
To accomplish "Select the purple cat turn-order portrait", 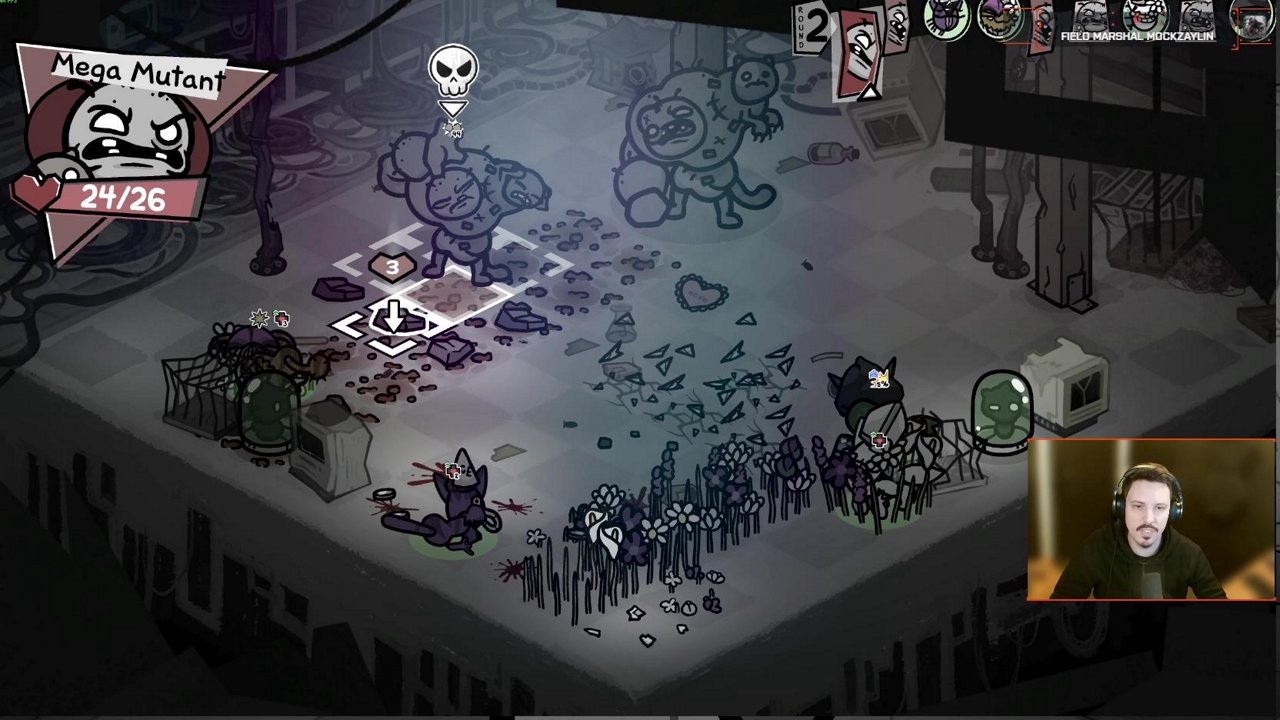I will (x=944, y=20).
